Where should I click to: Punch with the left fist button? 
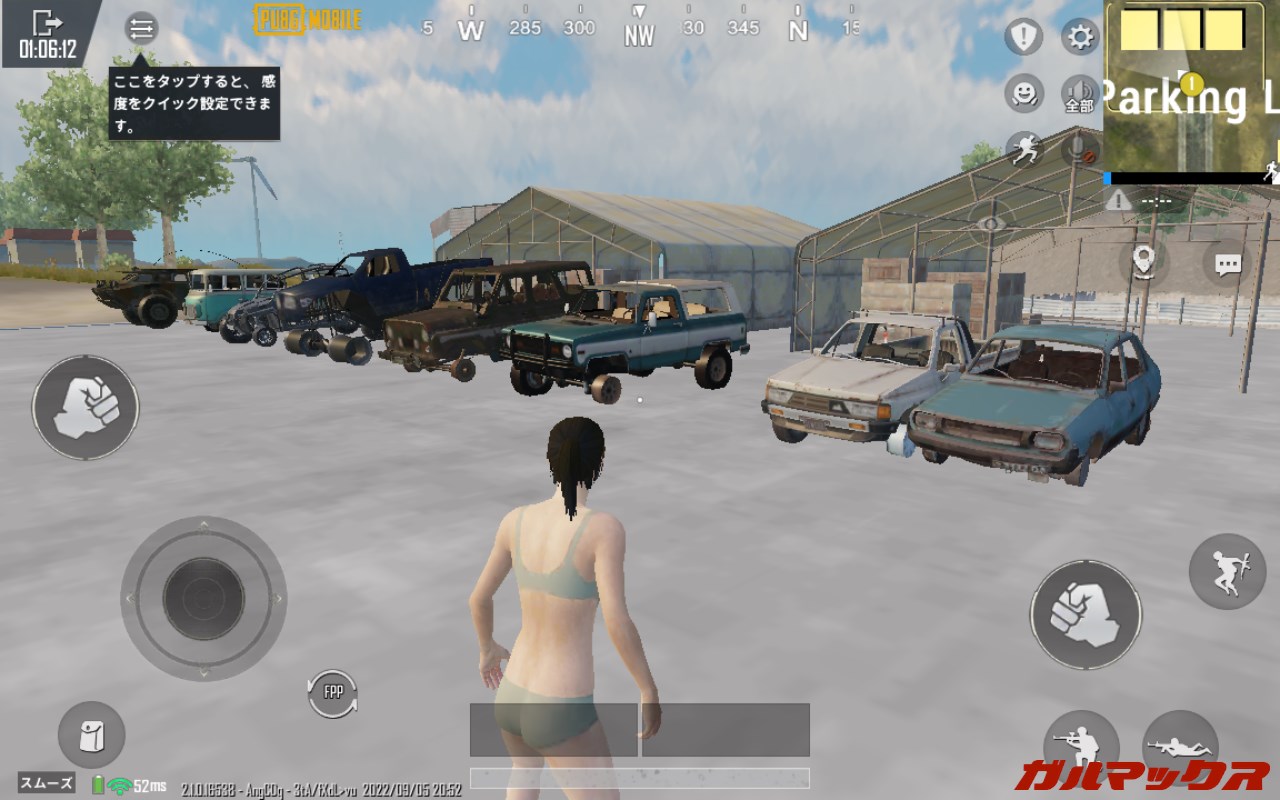[85, 408]
